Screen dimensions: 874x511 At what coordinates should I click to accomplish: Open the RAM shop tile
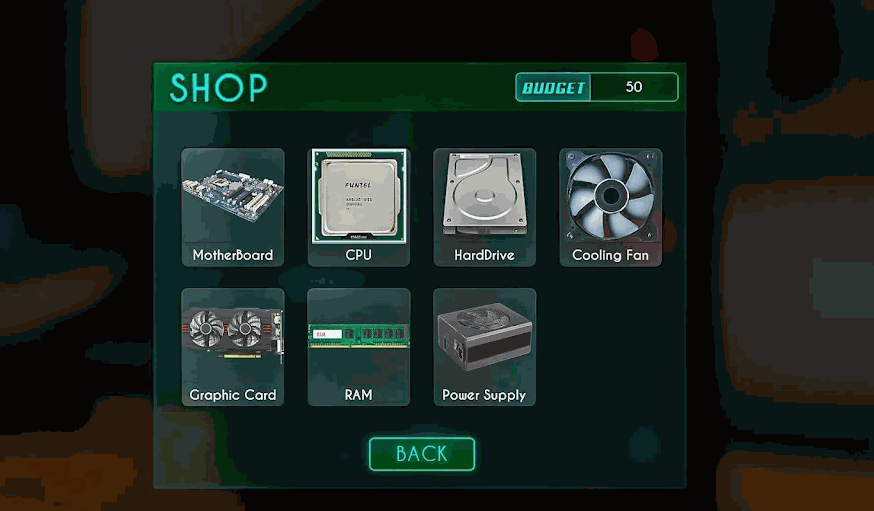click(x=359, y=347)
